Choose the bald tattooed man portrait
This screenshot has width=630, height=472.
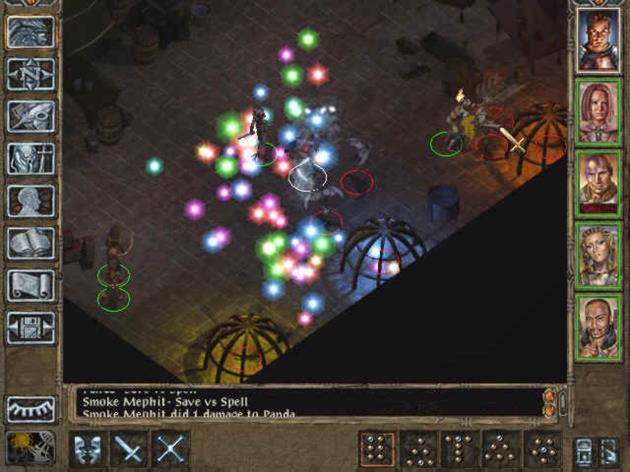[598, 183]
